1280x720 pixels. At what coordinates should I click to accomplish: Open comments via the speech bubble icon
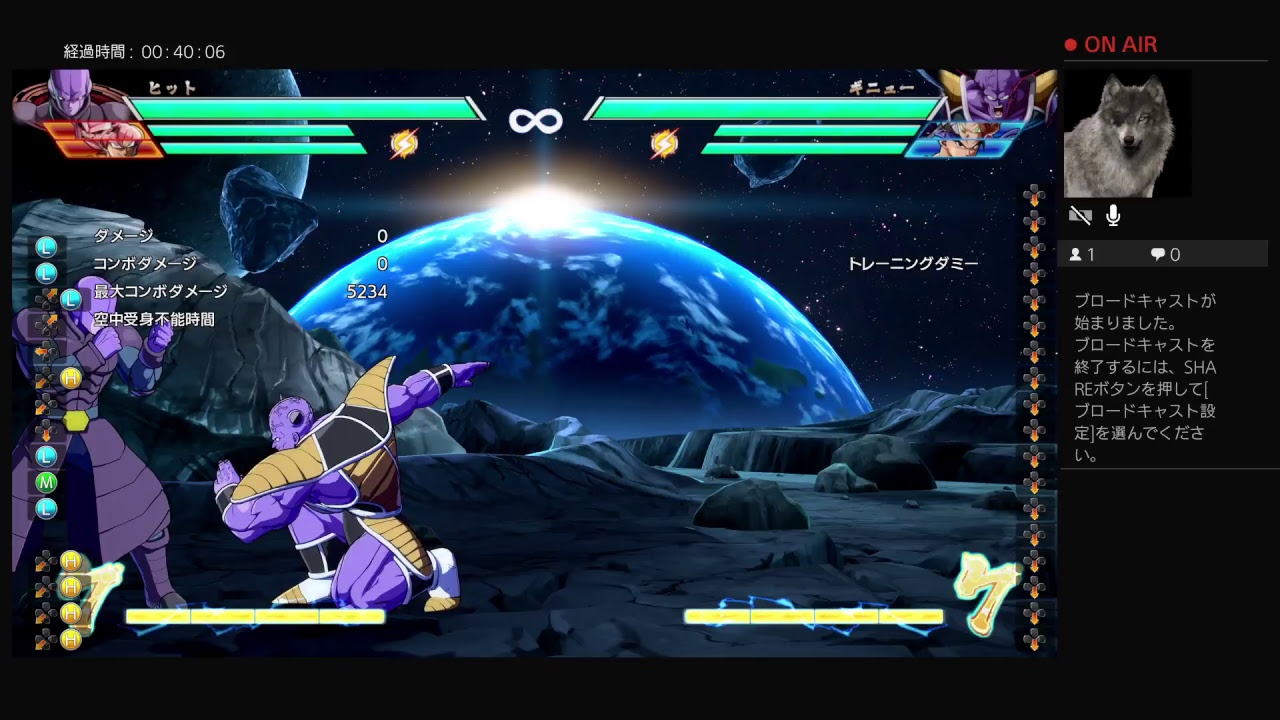1157,253
